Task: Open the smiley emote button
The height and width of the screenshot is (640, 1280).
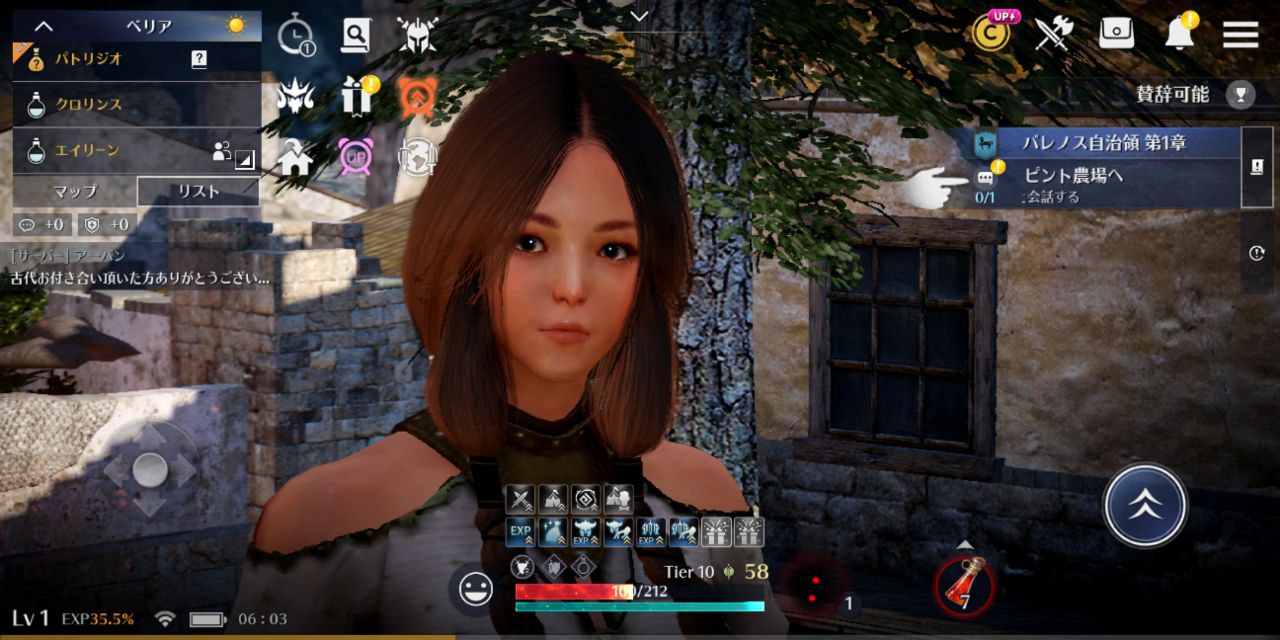Action: [475, 588]
